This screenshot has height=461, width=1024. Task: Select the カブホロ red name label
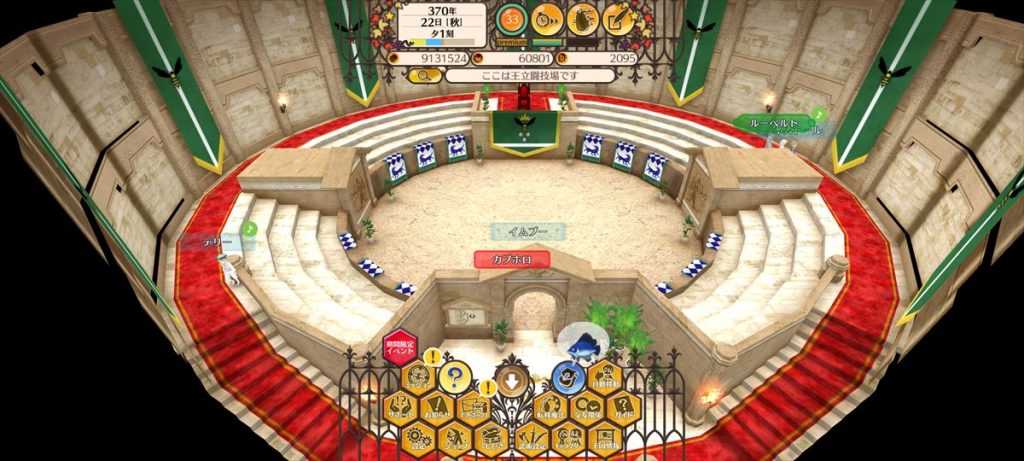(x=512, y=260)
